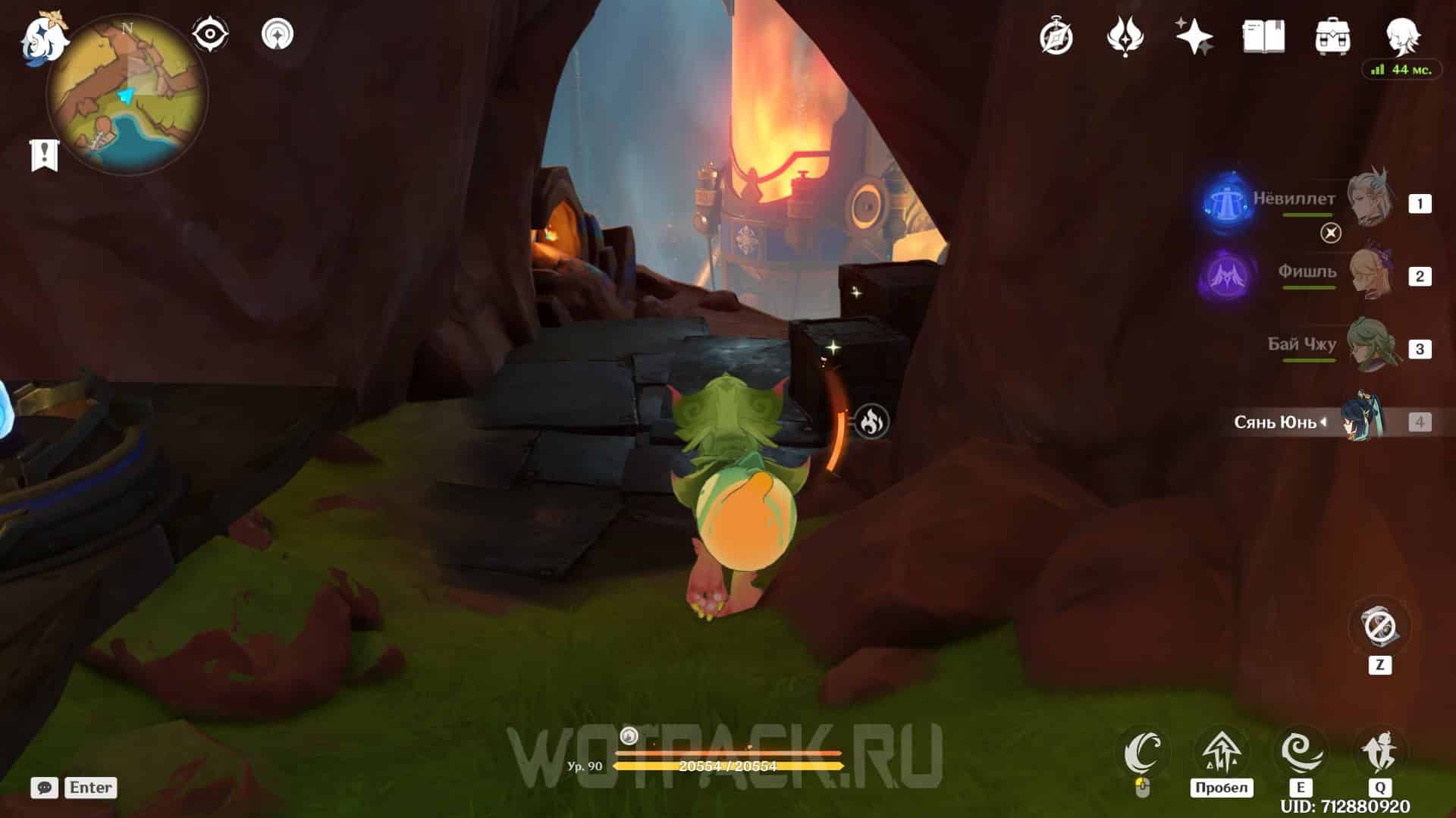1456x818 pixels.
Task: Trigger the jump arrow button
Action: pyautogui.click(x=1221, y=751)
